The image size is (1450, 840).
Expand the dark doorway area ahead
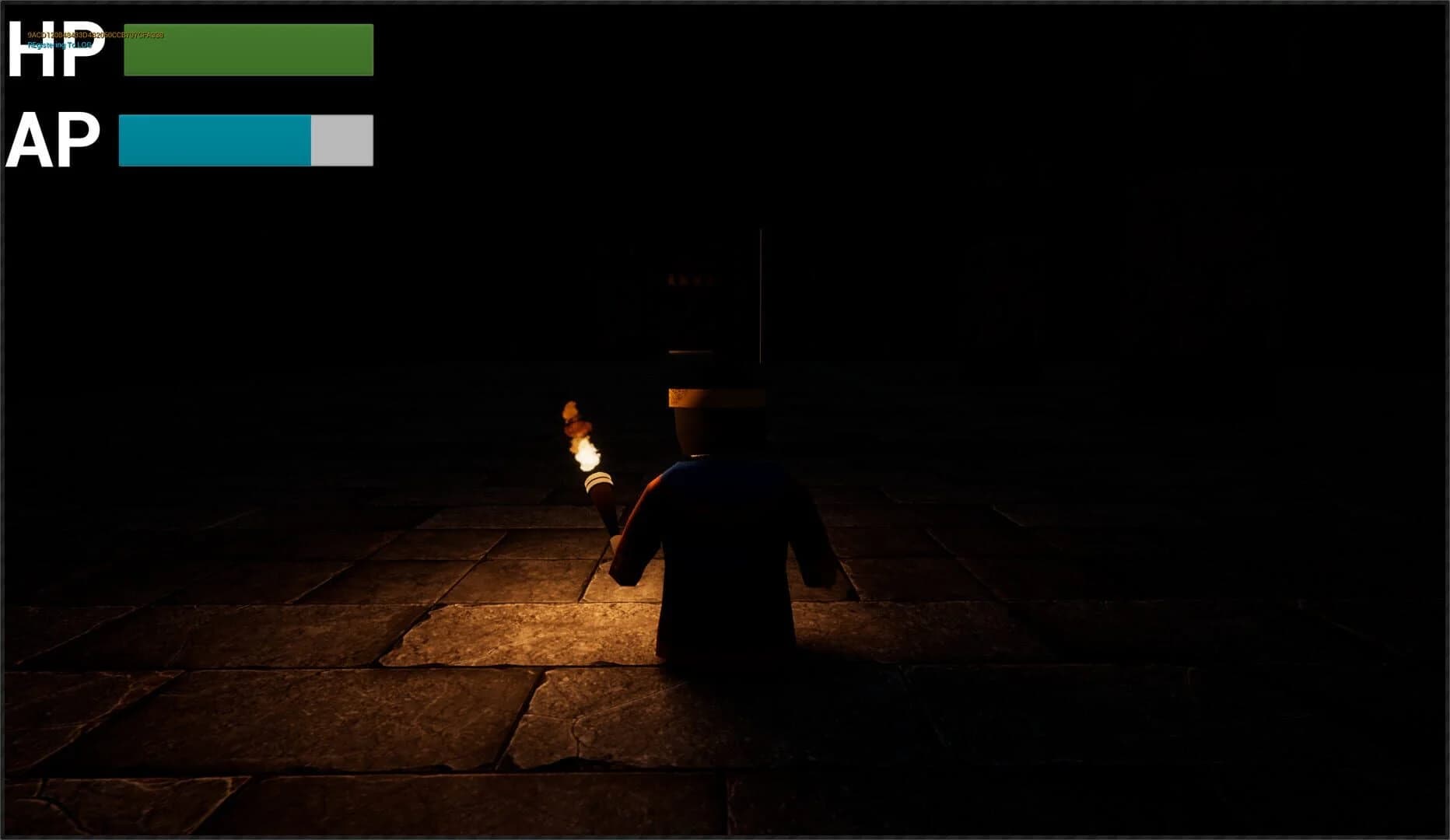point(700,296)
